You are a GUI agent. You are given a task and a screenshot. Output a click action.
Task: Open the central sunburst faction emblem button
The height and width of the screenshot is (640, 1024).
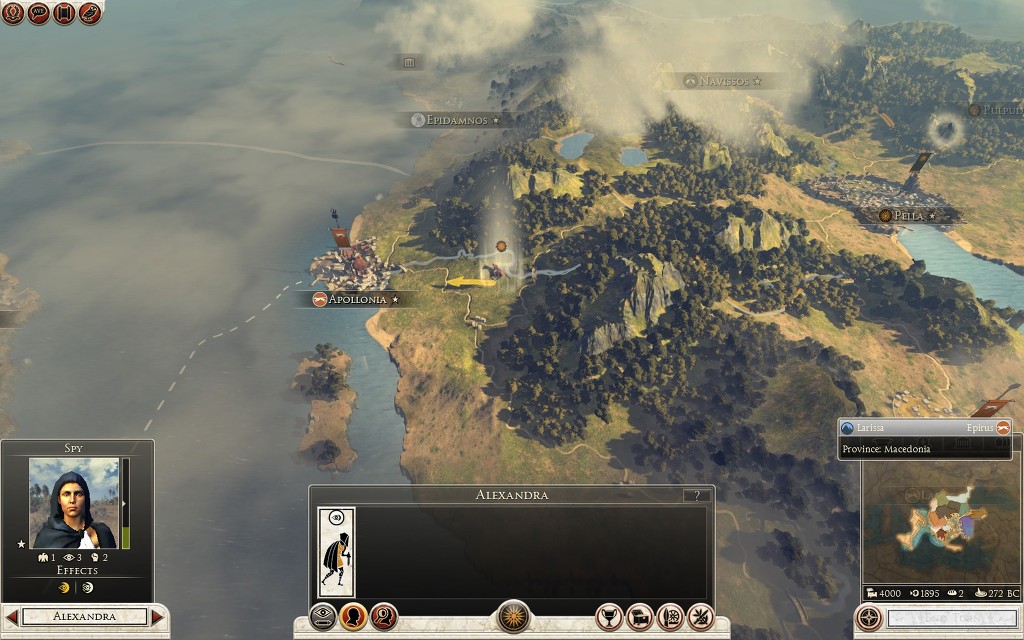[x=513, y=616]
